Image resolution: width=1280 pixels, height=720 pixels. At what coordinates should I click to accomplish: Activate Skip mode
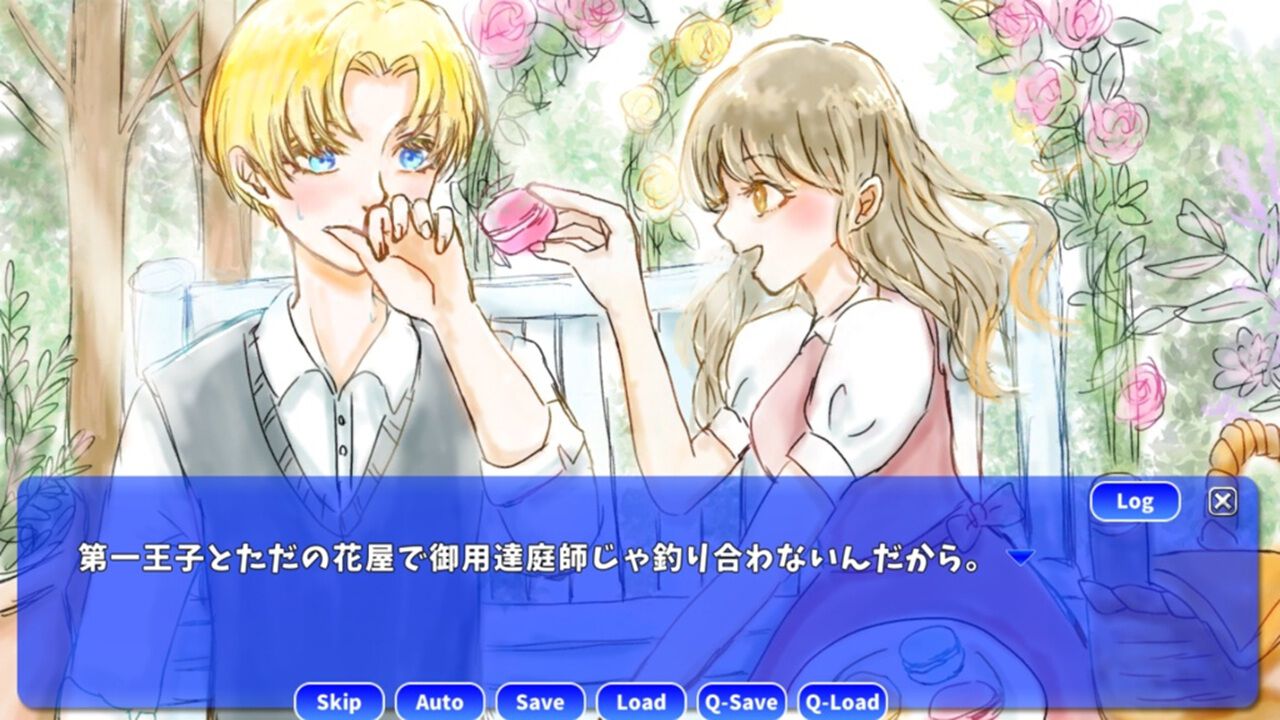tap(339, 702)
